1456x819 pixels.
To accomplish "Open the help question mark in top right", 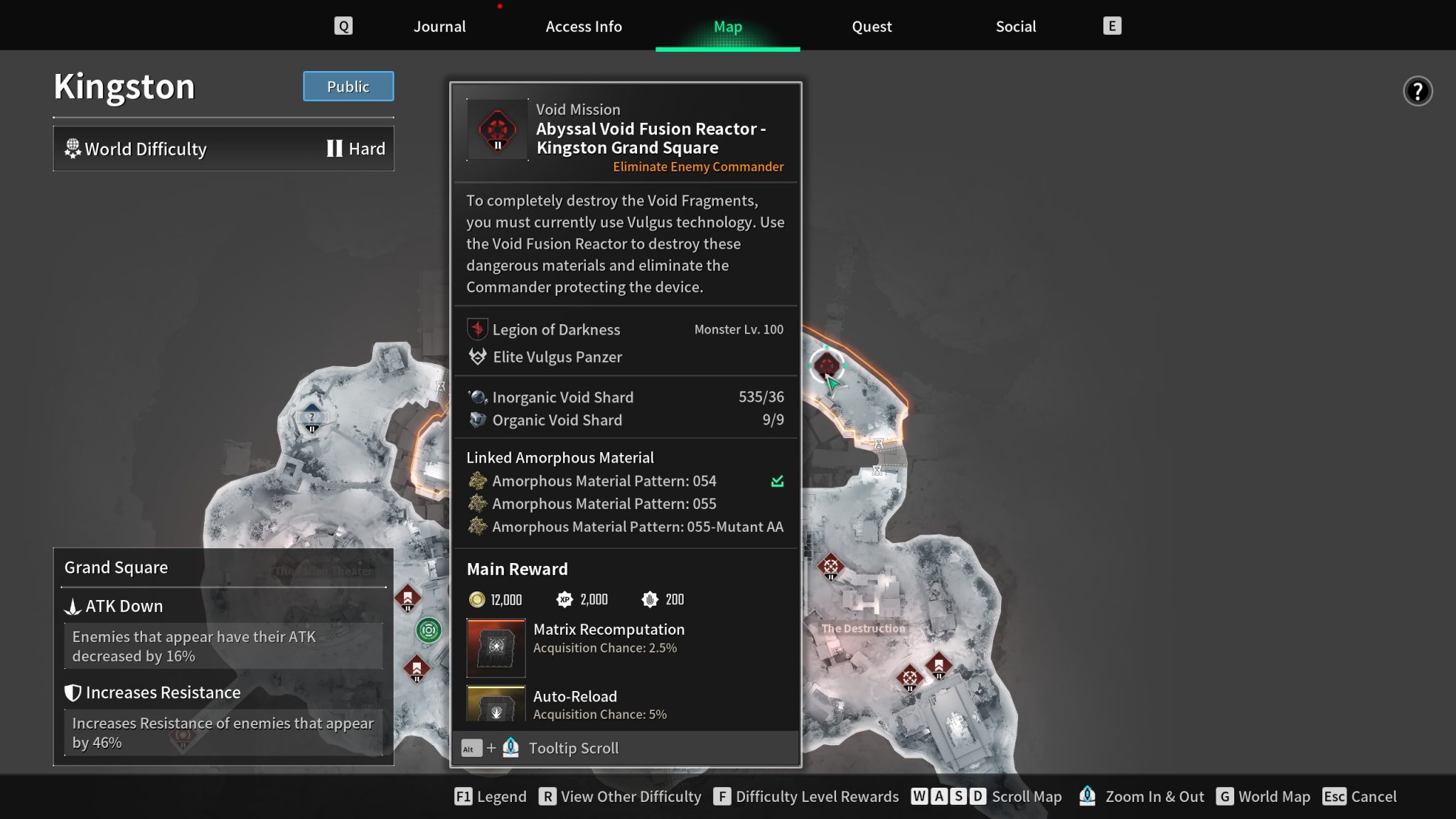I will pyautogui.click(x=1417, y=91).
